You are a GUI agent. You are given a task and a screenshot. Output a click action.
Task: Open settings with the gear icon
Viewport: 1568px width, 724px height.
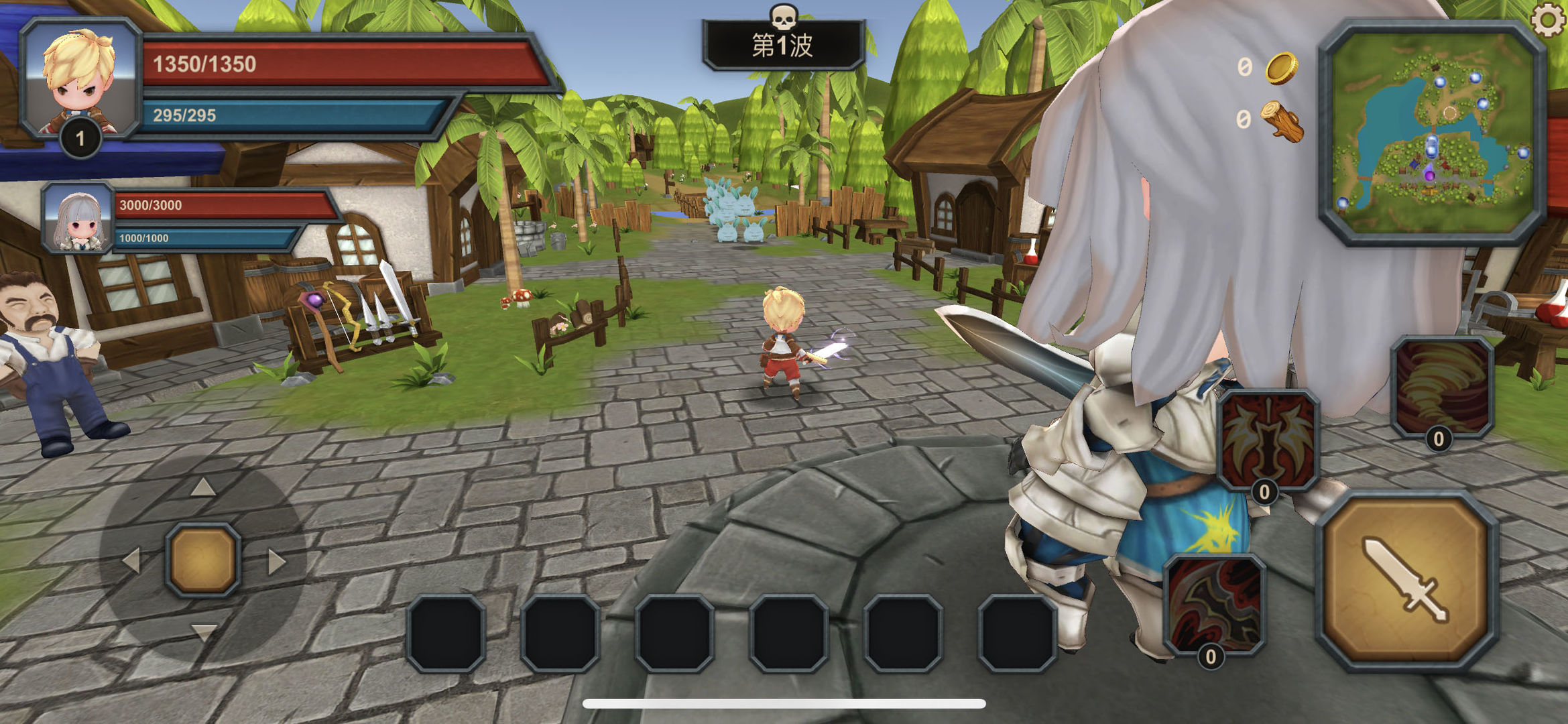(1549, 19)
